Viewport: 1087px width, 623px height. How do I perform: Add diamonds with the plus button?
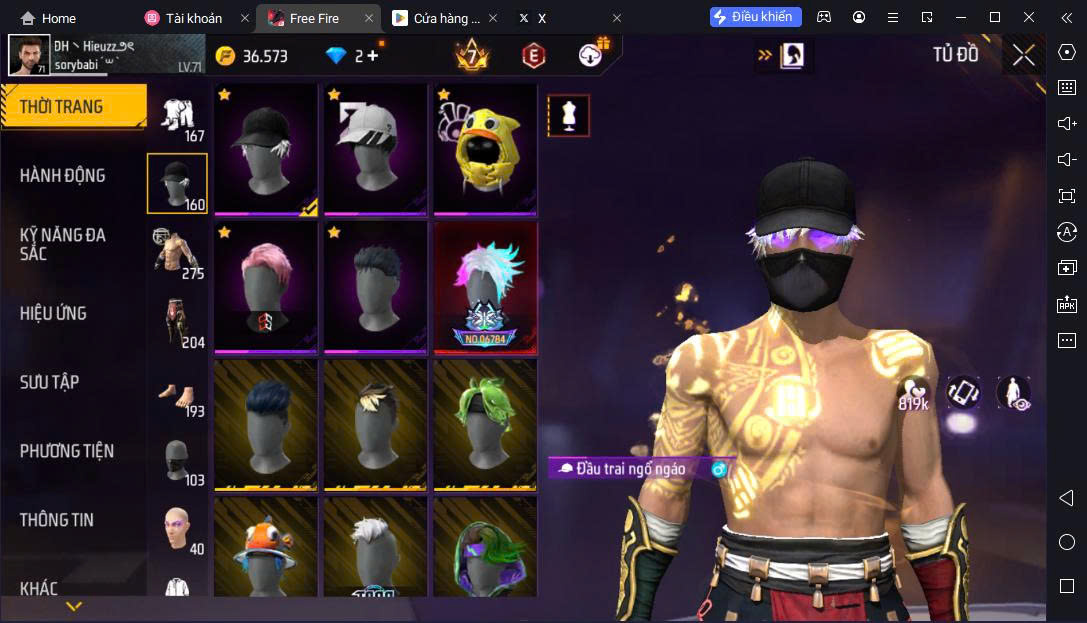[x=373, y=56]
